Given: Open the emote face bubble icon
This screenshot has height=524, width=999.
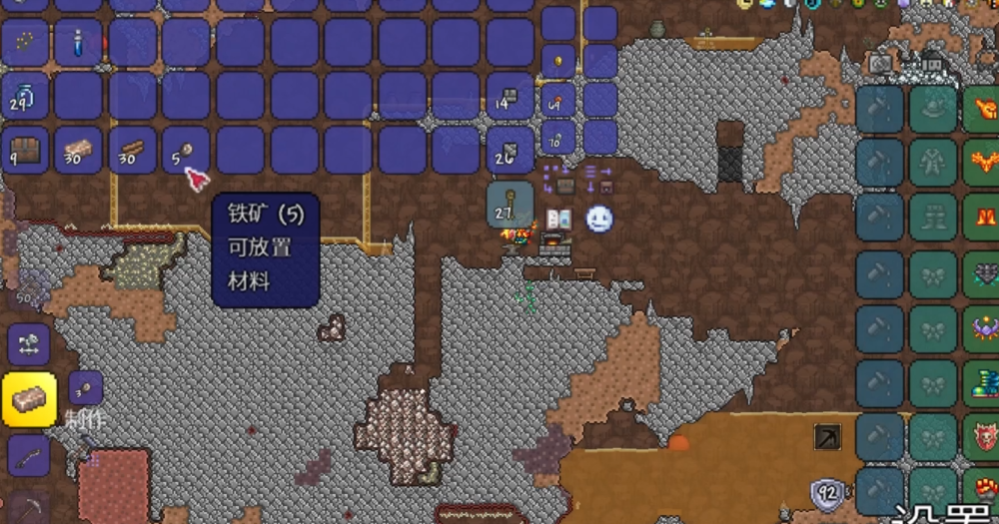Looking at the screenshot, I should [599, 219].
